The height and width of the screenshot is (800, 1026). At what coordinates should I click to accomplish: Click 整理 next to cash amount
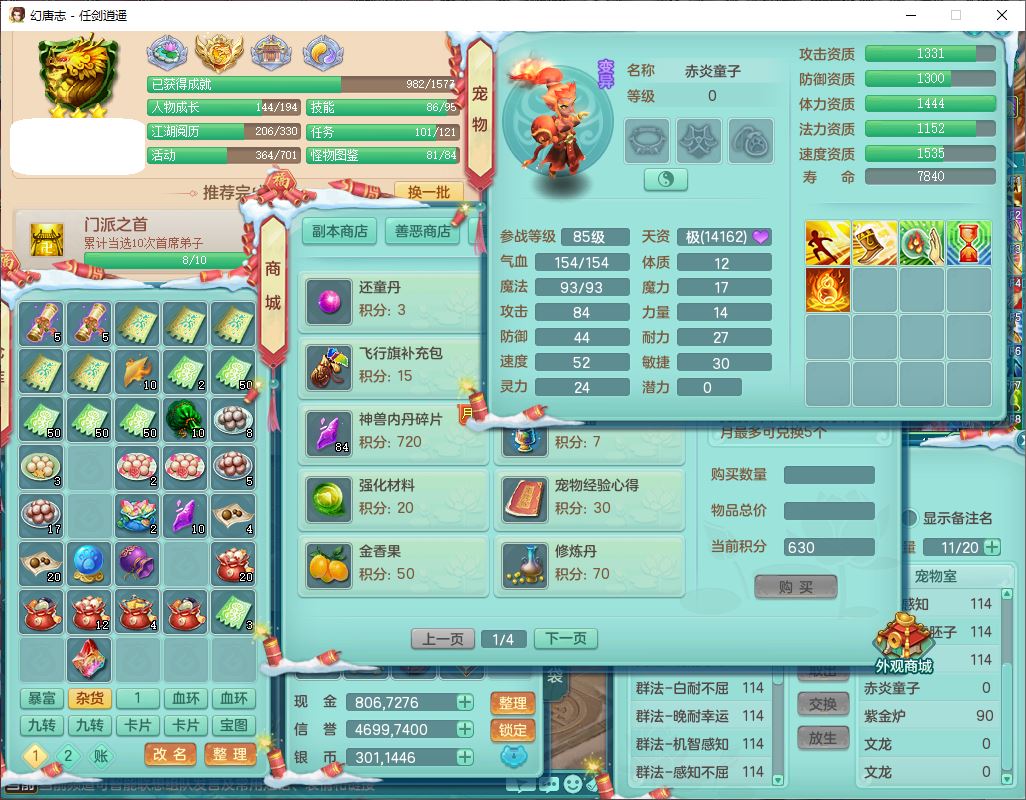(x=513, y=703)
